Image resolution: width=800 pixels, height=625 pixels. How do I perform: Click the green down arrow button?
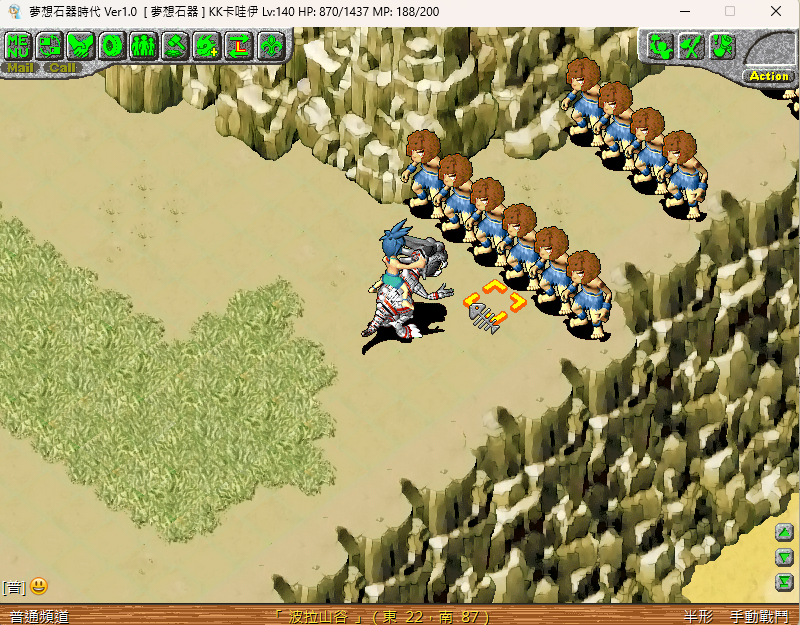click(785, 557)
